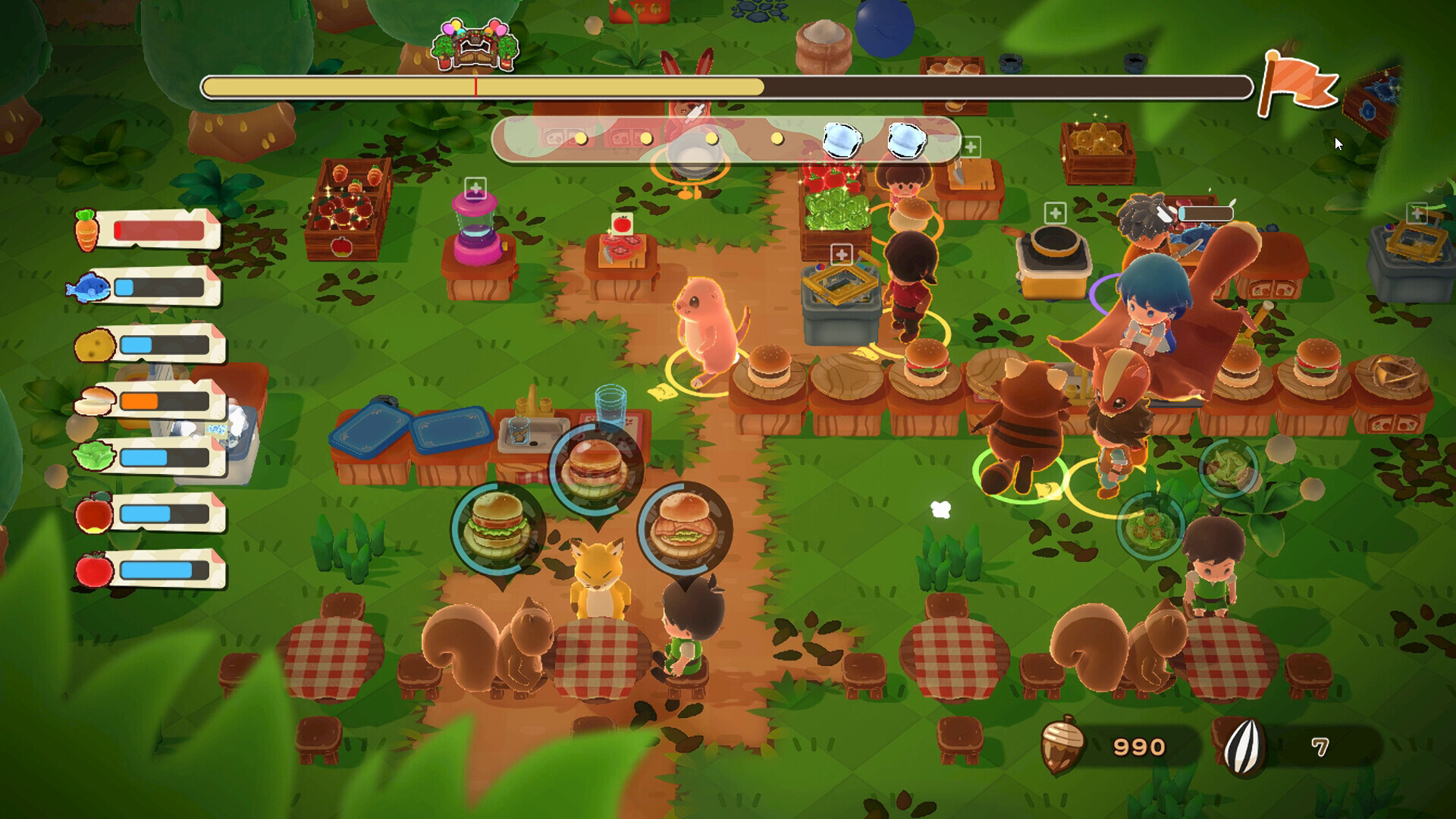Click the sunflower seed counter icon
The width and height of the screenshot is (1456, 819).
coord(1244,747)
